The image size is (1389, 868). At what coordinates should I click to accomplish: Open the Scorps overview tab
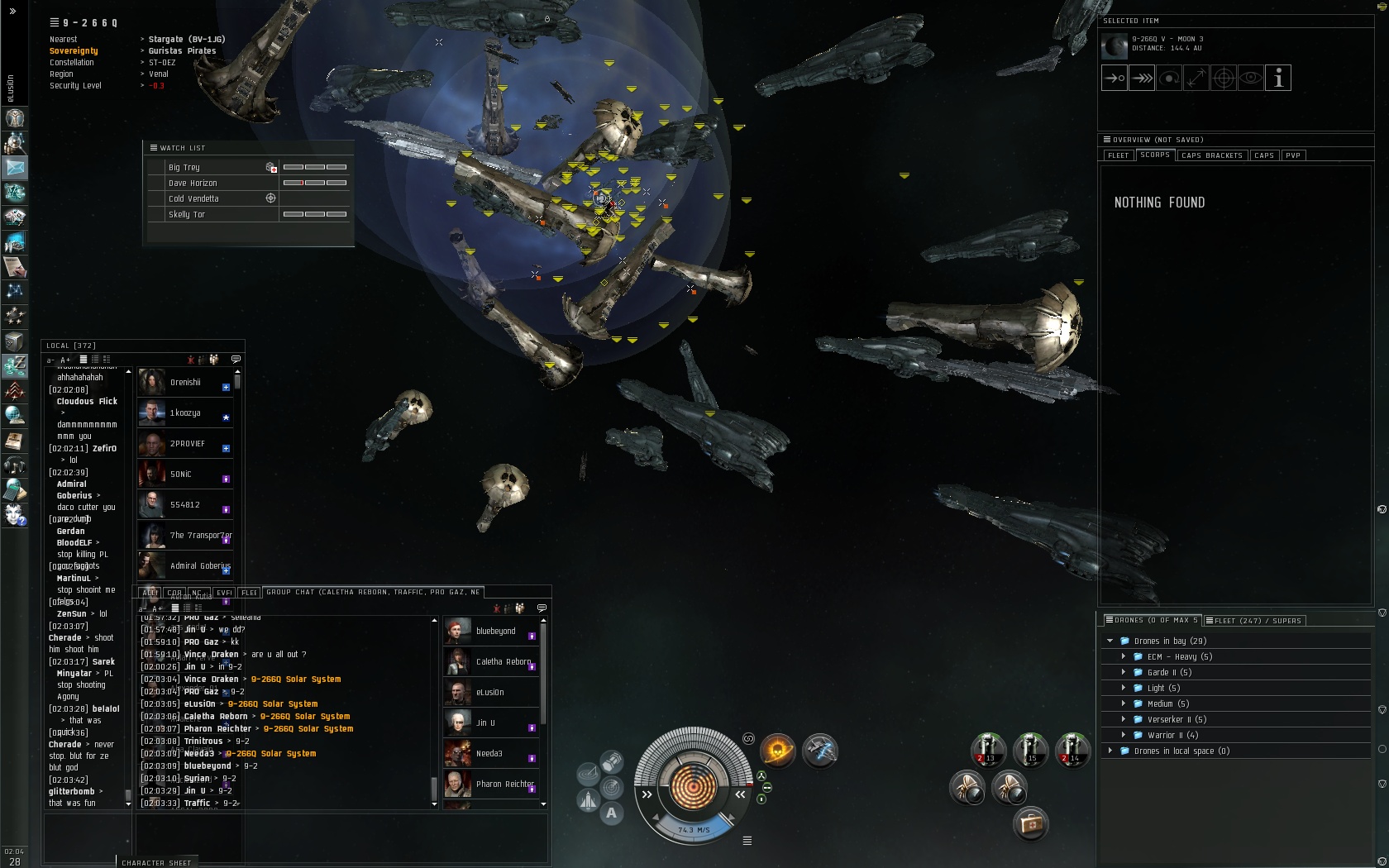tap(1154, 155)
